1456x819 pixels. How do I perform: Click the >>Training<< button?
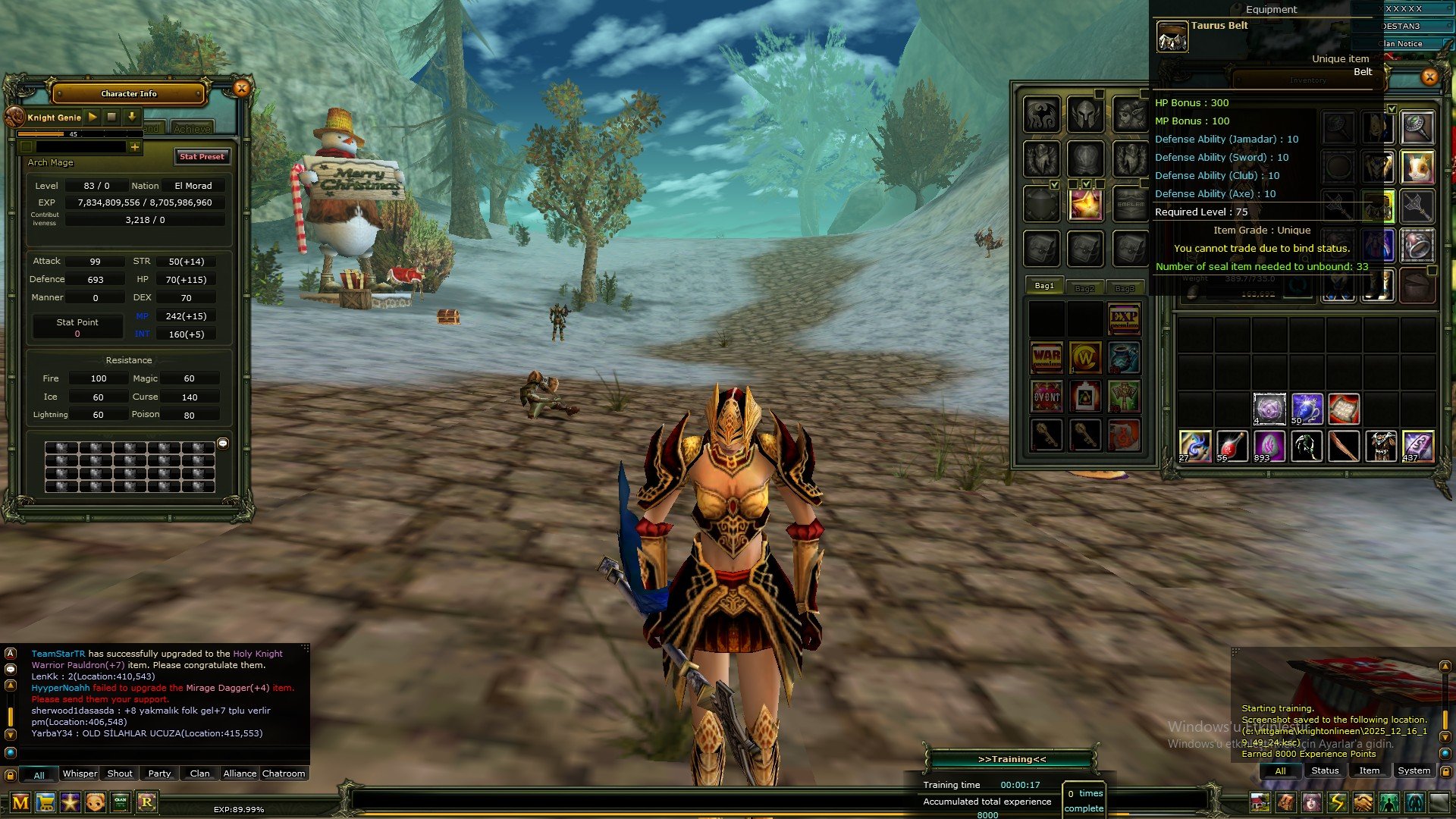point(1012,758)
